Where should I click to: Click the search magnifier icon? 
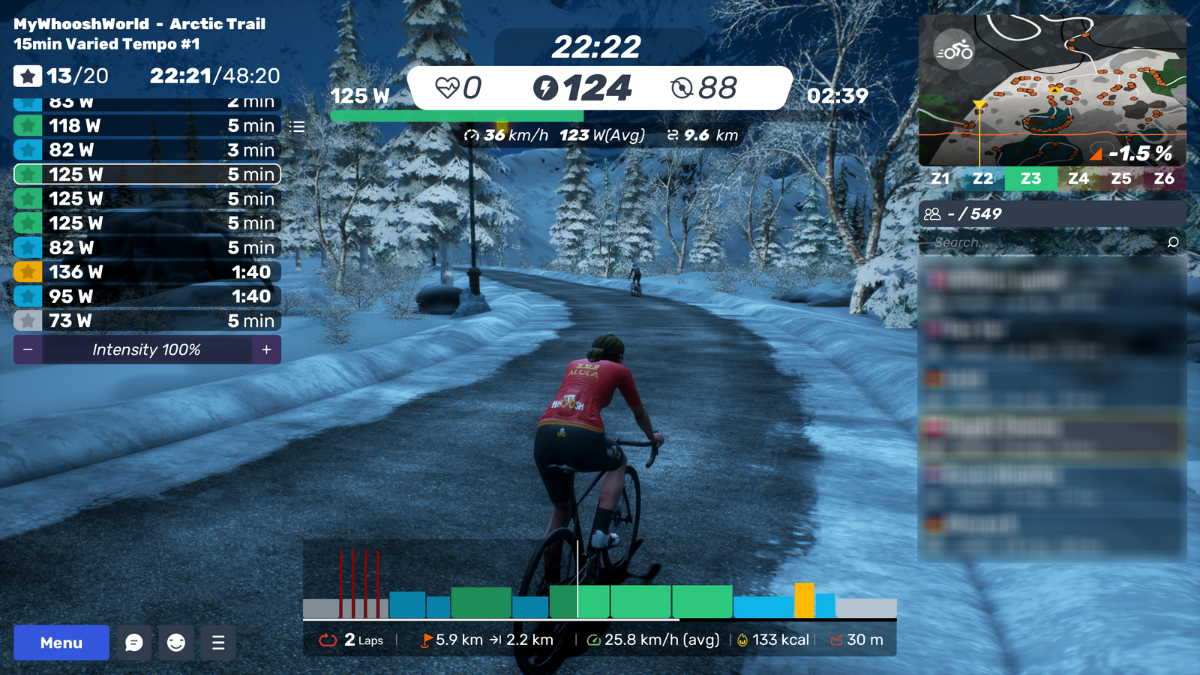coord(1173,242)
